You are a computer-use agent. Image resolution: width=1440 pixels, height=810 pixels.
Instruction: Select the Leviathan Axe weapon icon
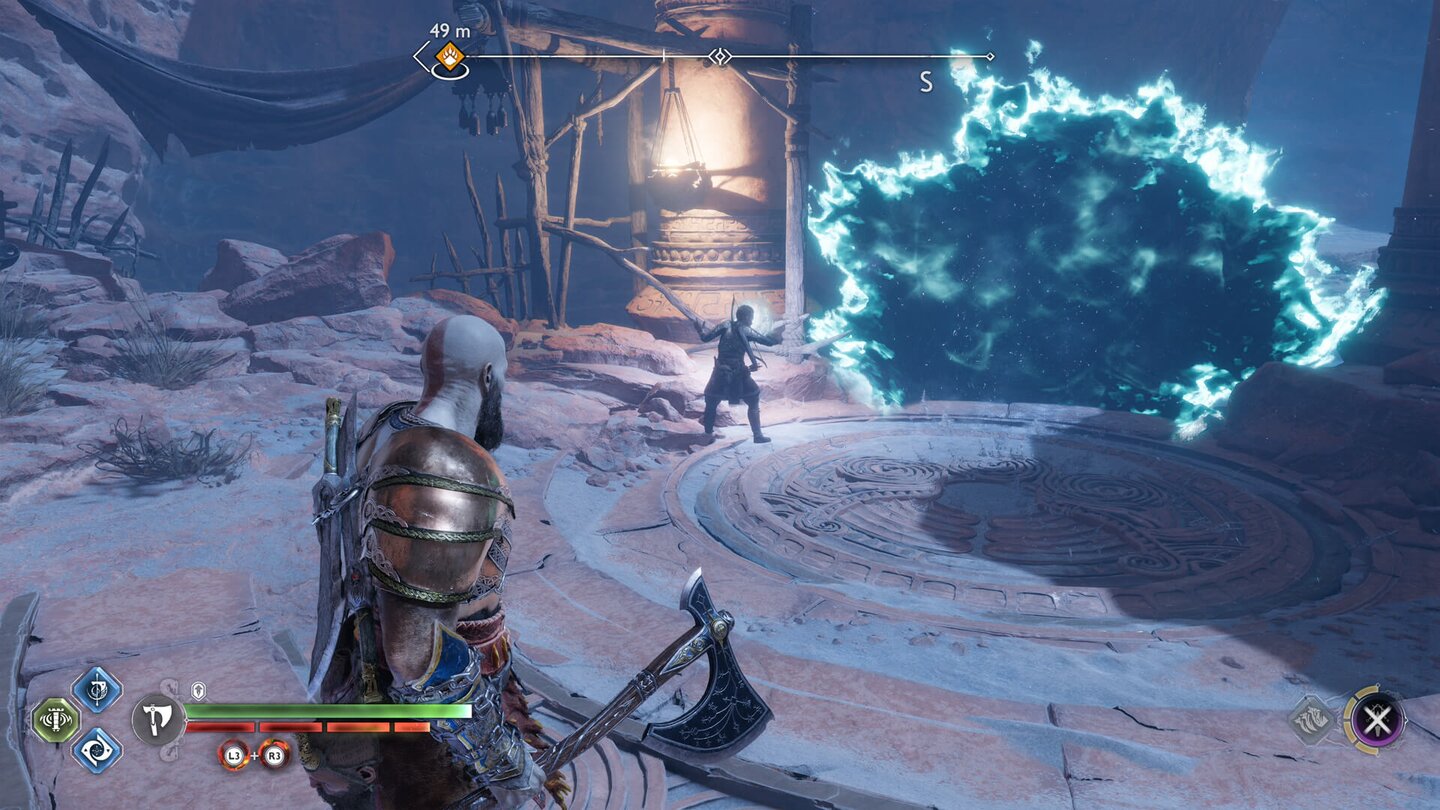tap(155, 718)
